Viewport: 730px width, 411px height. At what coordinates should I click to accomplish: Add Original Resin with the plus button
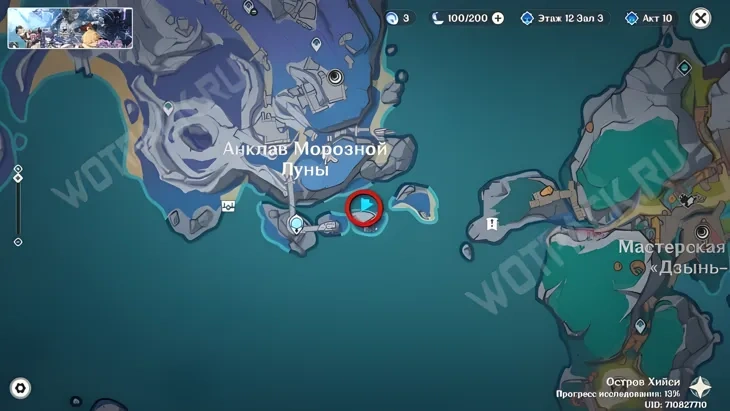pos(498,18)
